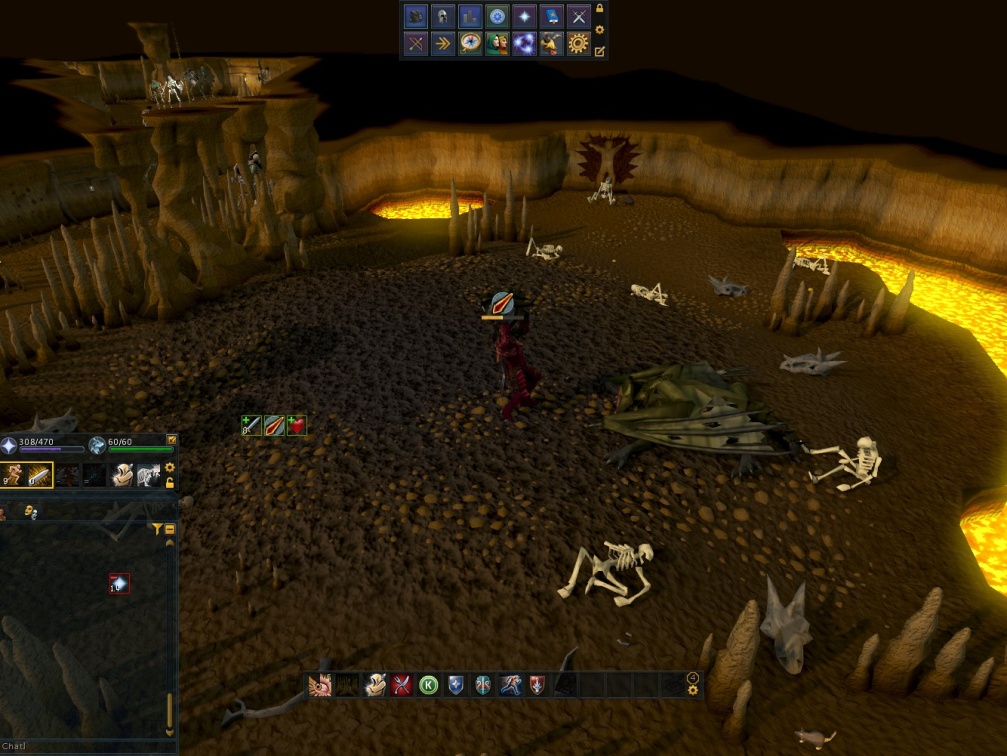The height and width of the screenshot is (756, 1007).
Task: Open the backpack from the top ribbon
Action: pos(415,17)
